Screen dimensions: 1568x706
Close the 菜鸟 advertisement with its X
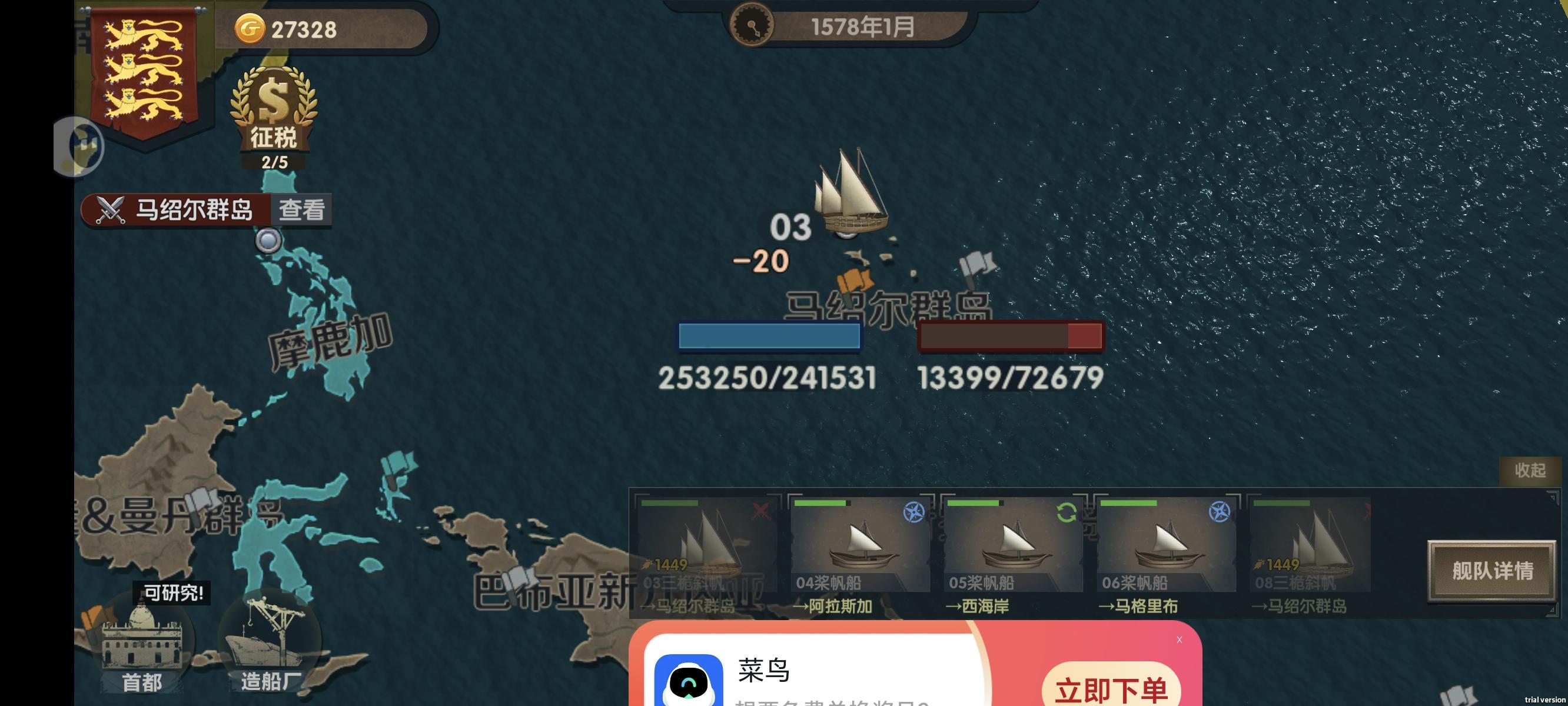tap(1180, 640)
